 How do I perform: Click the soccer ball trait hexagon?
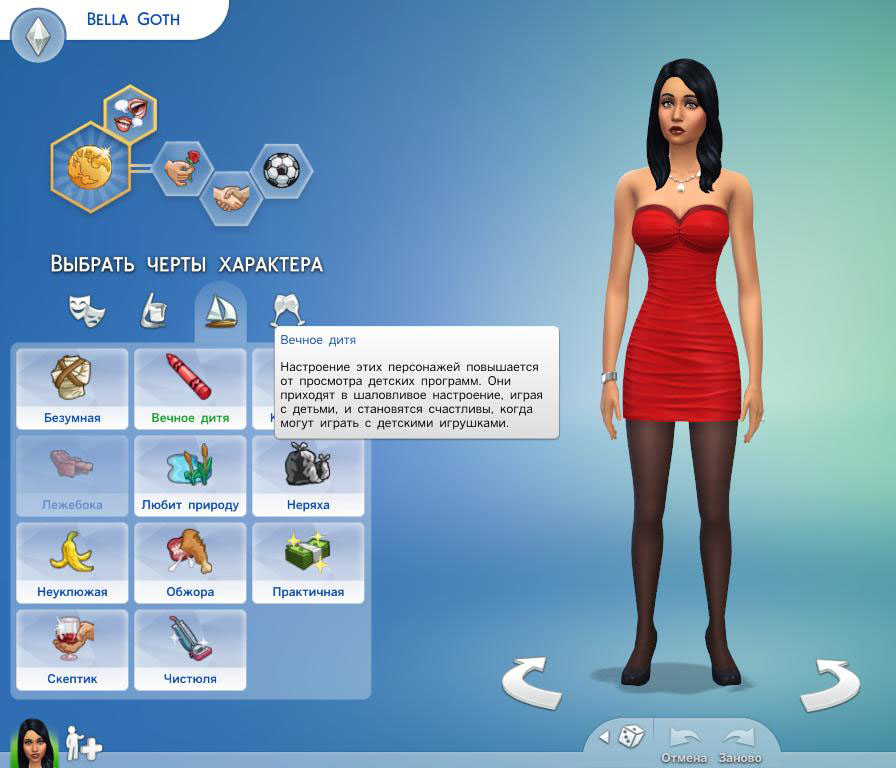pyautogui.click(x=280, y=168)
